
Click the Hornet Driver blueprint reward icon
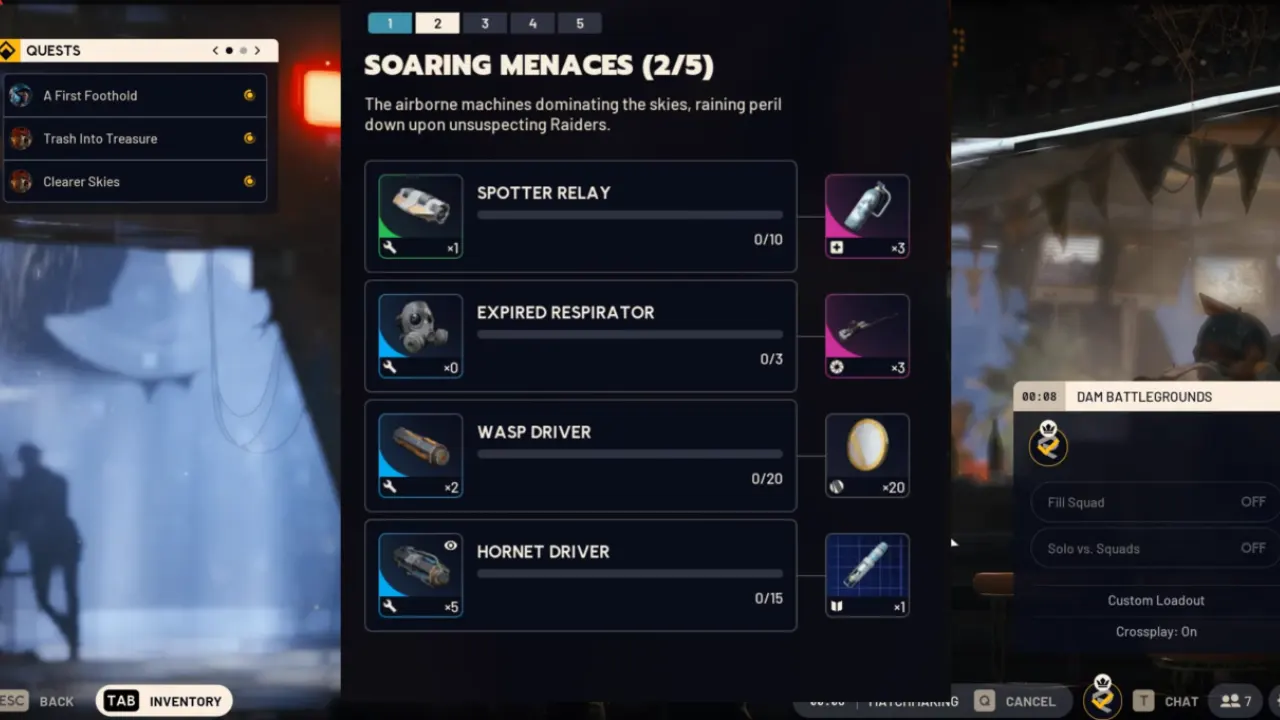[x=866, y=574]
